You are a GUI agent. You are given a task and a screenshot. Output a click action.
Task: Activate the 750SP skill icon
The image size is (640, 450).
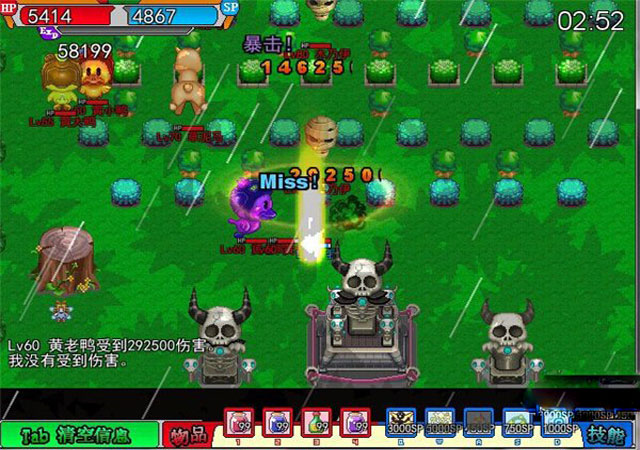pos(517,422)
